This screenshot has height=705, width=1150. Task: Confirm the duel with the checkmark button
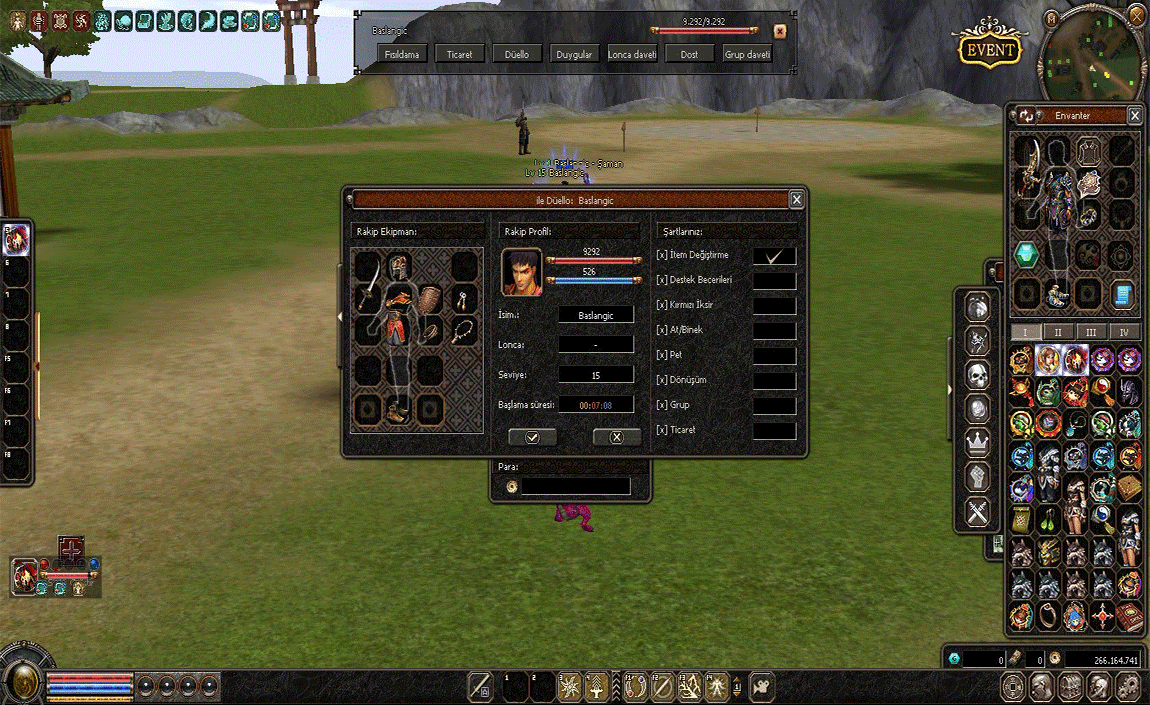click(532, 437)
